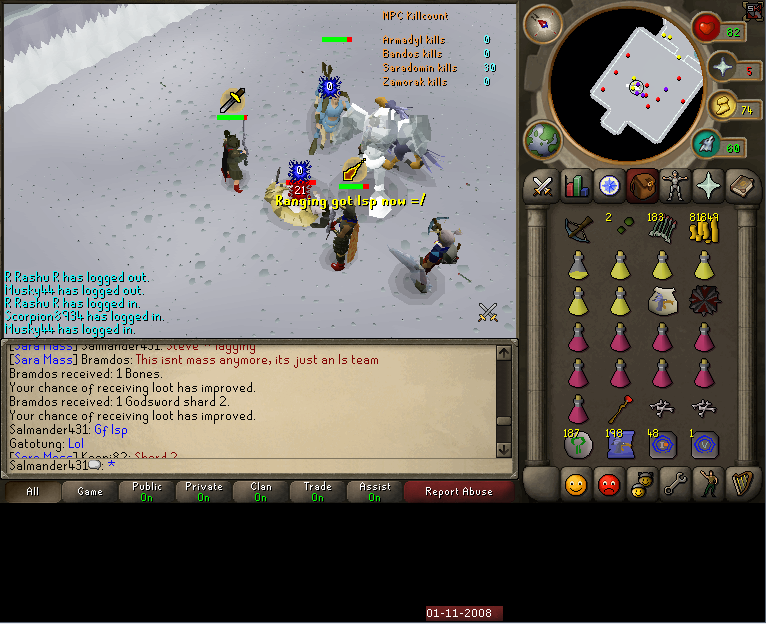
Task: Open the crossed swords combat styles tab
Action: (543, 186)
